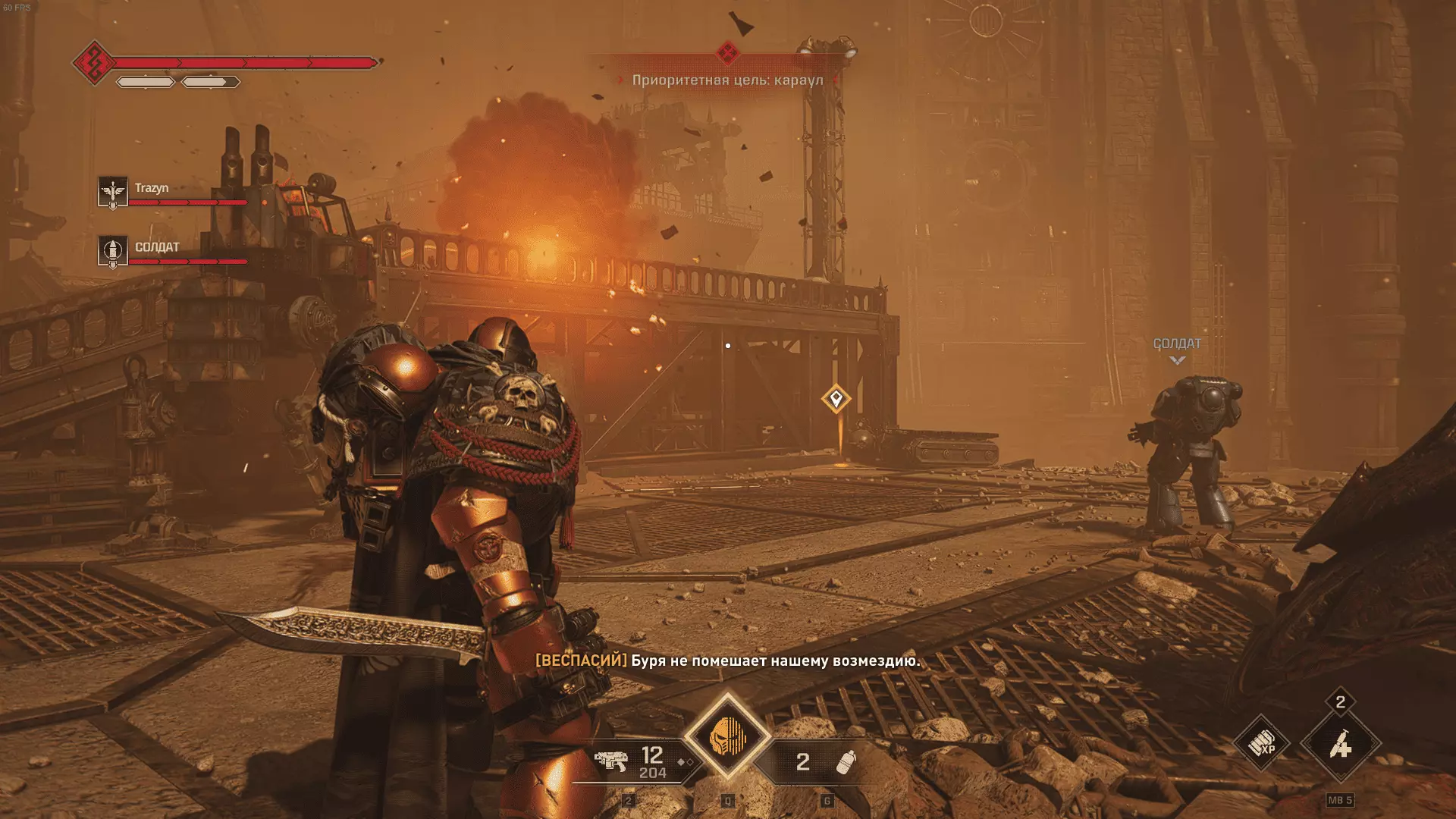The image size is (1456, 819).
Task: Click squadmate Trazyn's class portrait
Action: point(112,193)
